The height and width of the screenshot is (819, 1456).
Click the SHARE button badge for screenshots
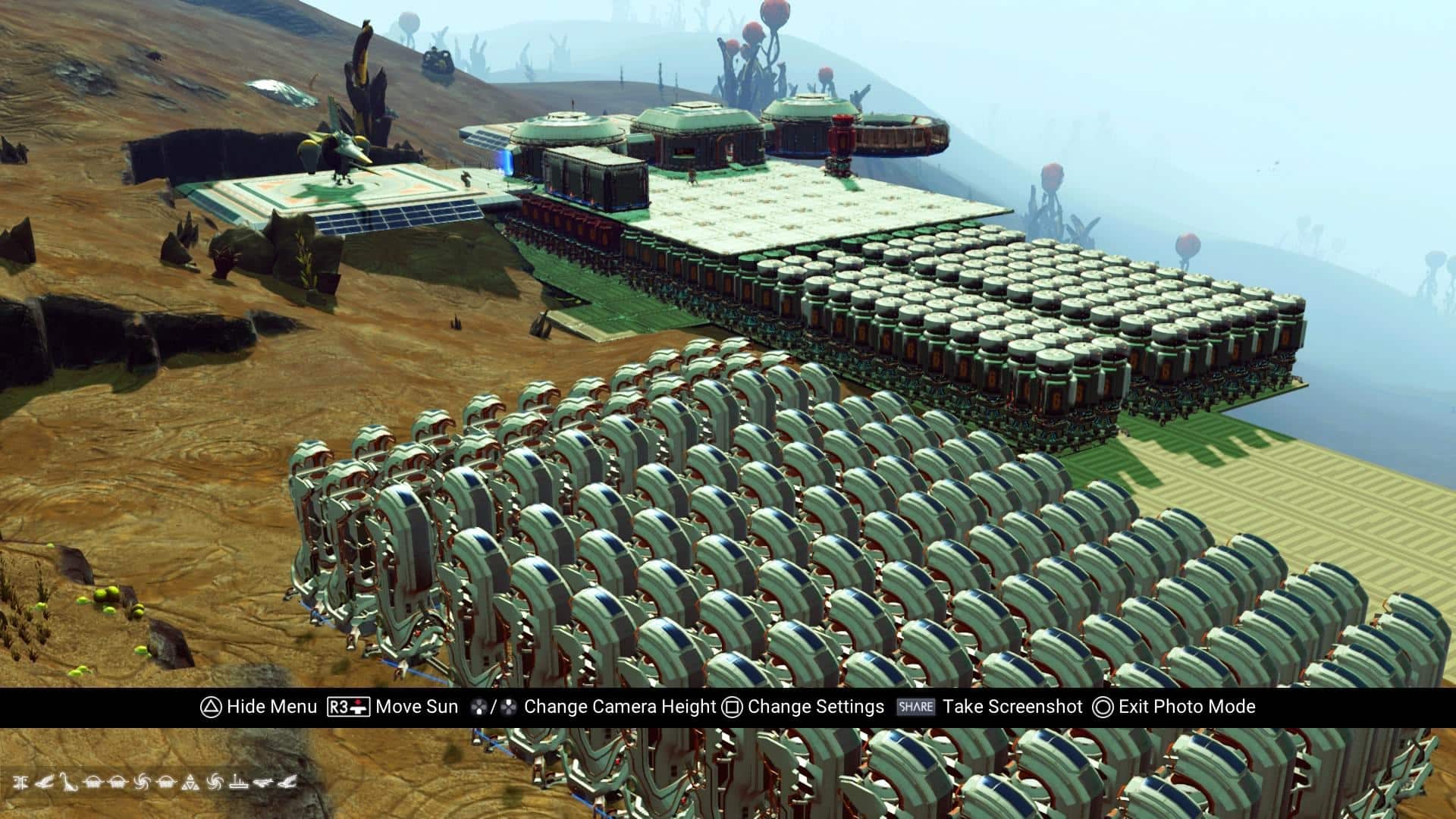point(915,706)
